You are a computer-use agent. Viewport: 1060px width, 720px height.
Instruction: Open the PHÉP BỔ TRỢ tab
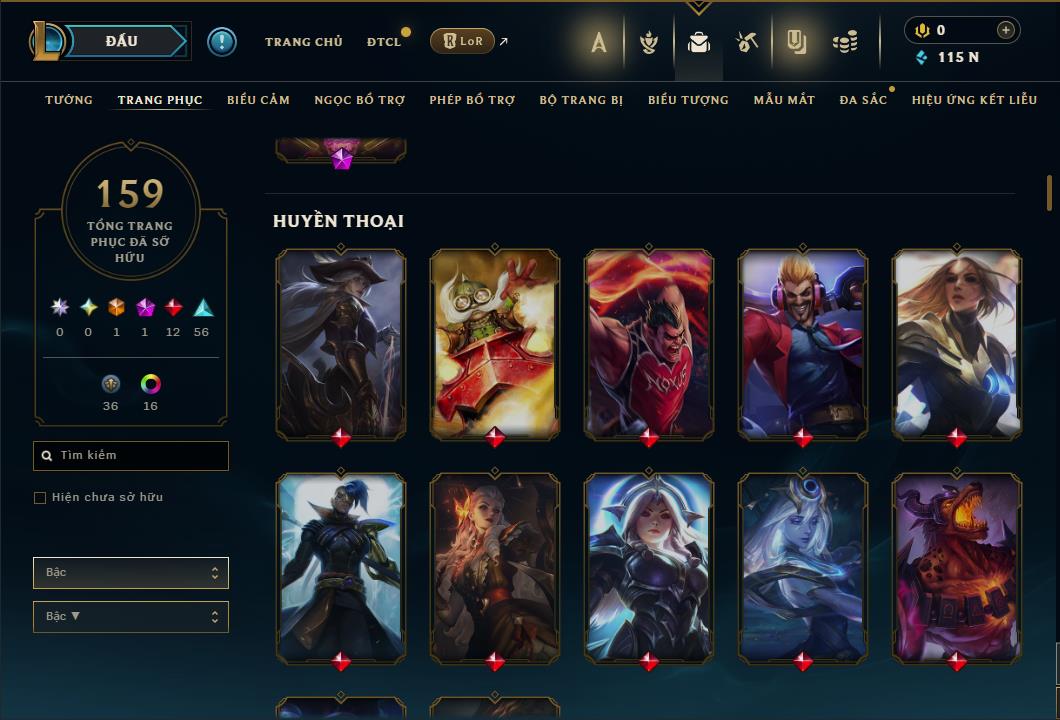coord(472,100)
